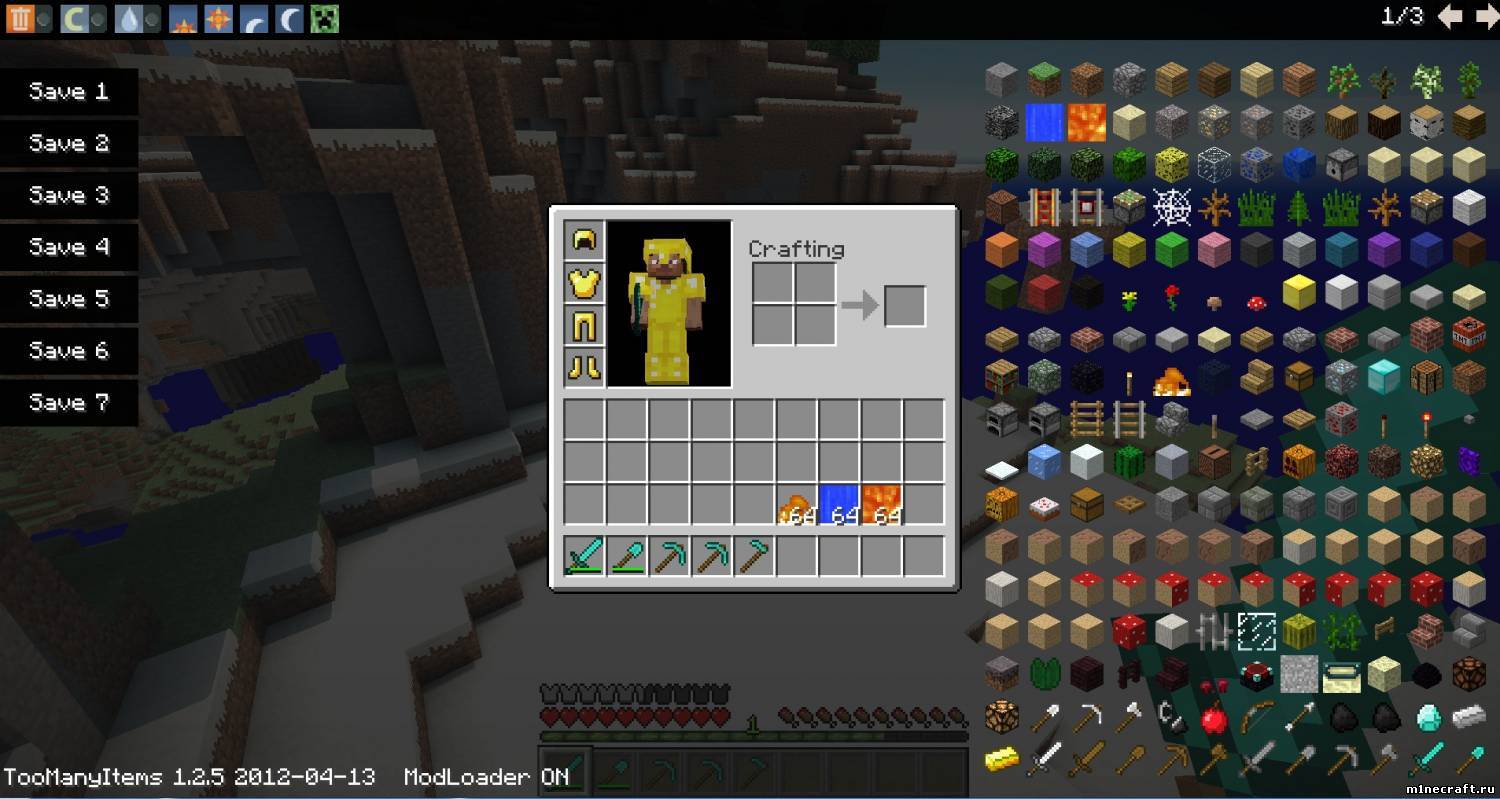This screenshot has width=1500, height=799.
Task: Pick the diamond sword from hotbar row
Action: tap(584, 556)
